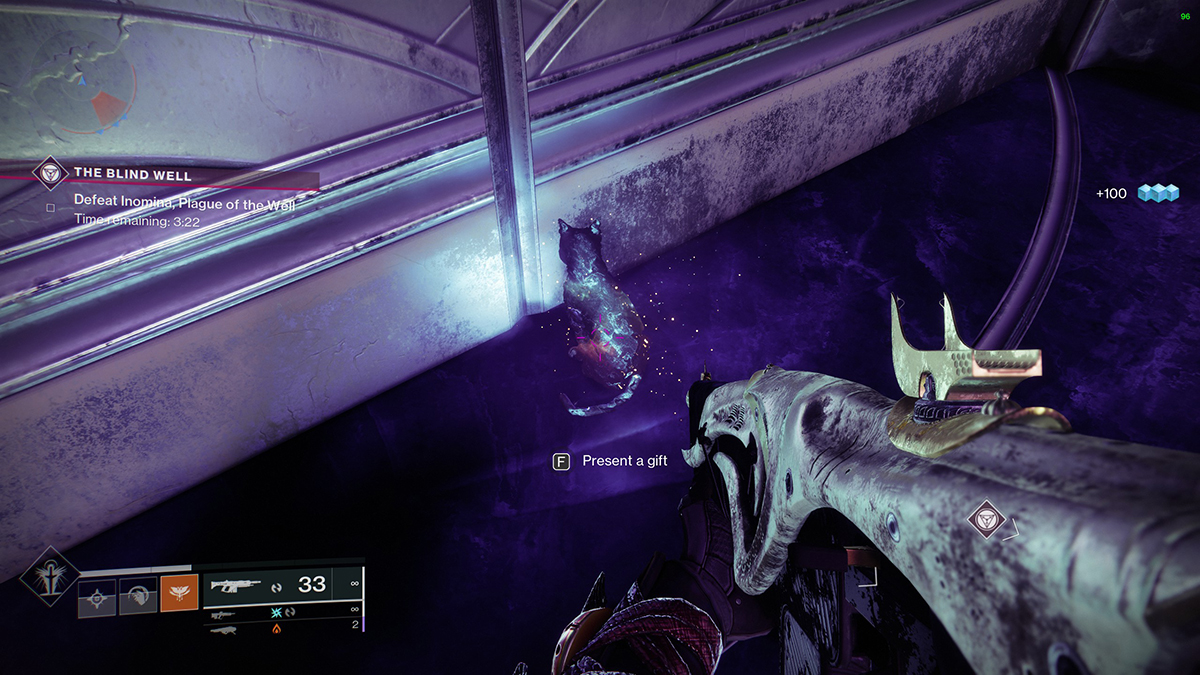Select The Blind Well activity header
Viewport: 1200px width, 675px height.
[133, 174]
